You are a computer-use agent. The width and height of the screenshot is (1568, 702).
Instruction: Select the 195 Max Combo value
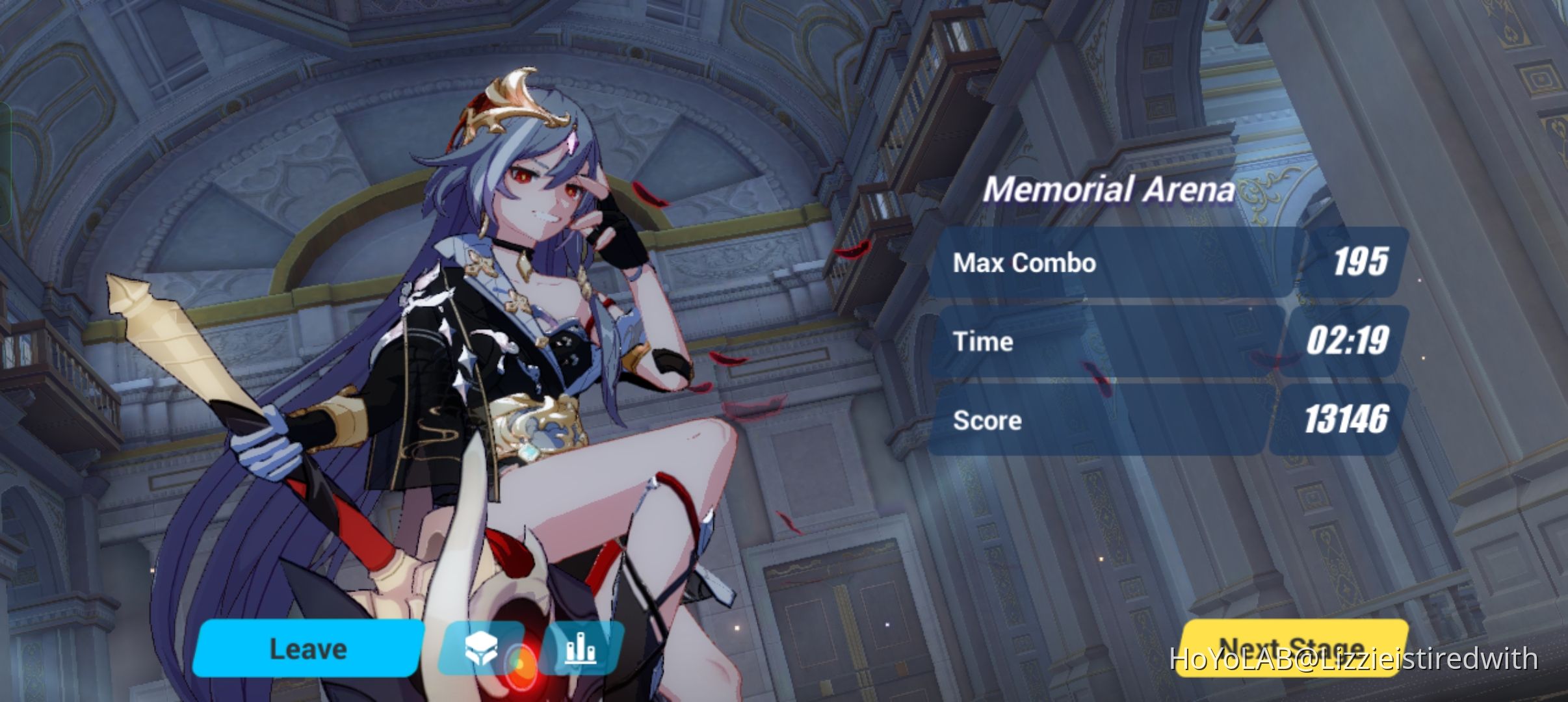[x=1360, y=263]
